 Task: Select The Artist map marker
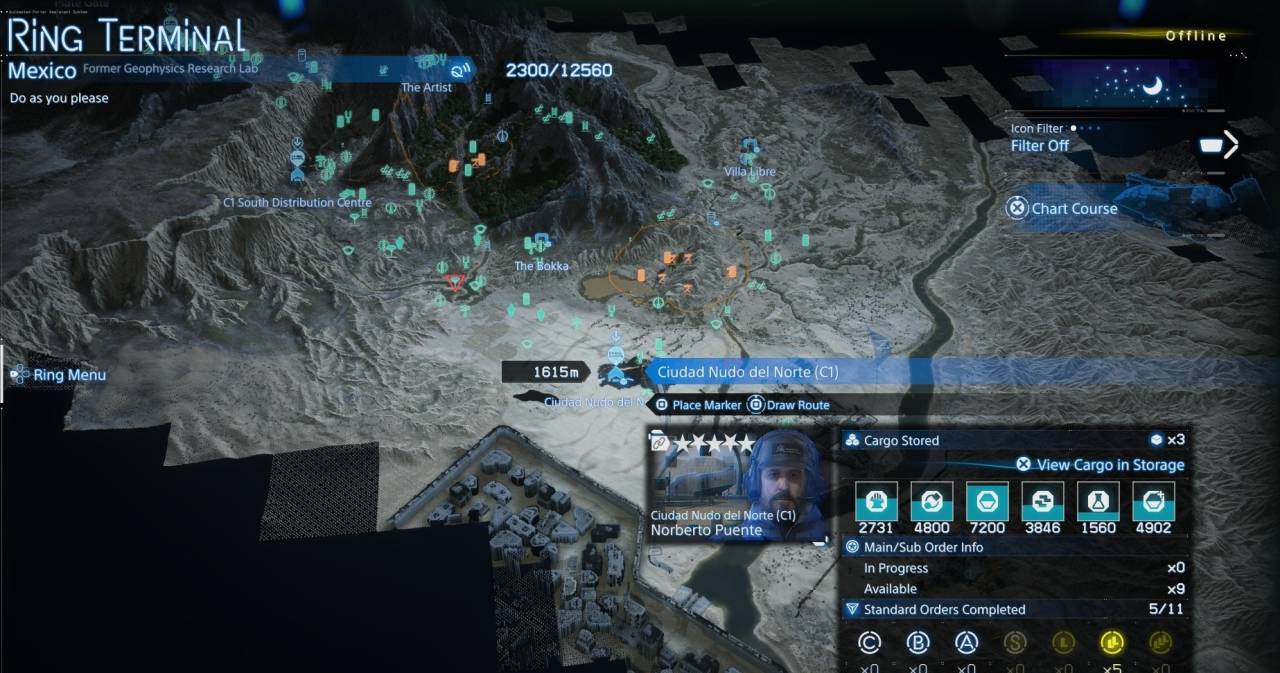click(x=426, y=87)
